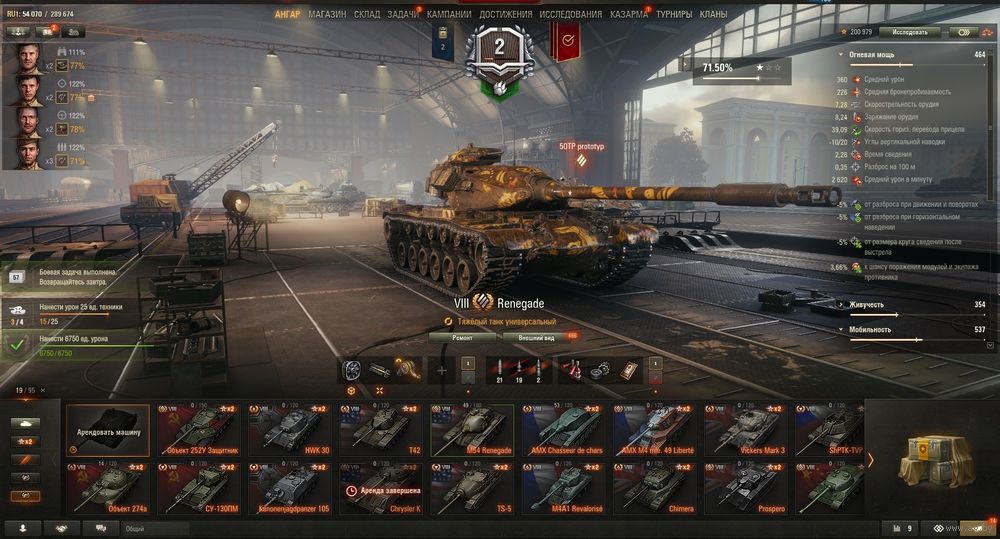Viewport: 1000px width, 539px height.
Task: Focus the Общий chat channel field
Action: coord(155,528)
